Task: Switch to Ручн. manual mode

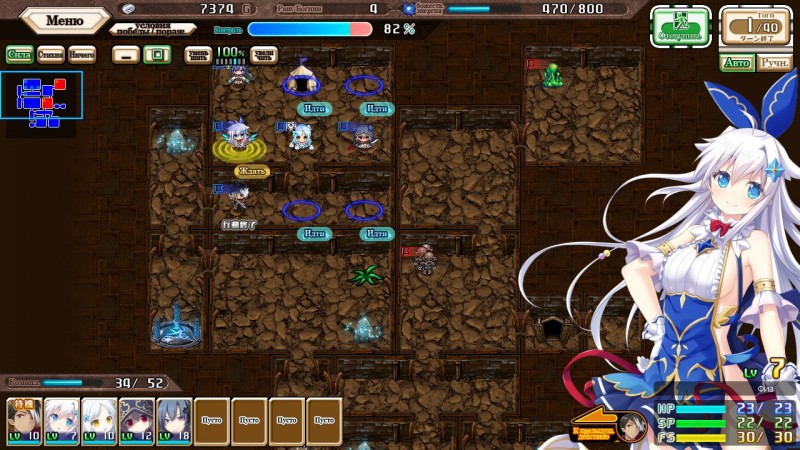Action: (773, 63)
